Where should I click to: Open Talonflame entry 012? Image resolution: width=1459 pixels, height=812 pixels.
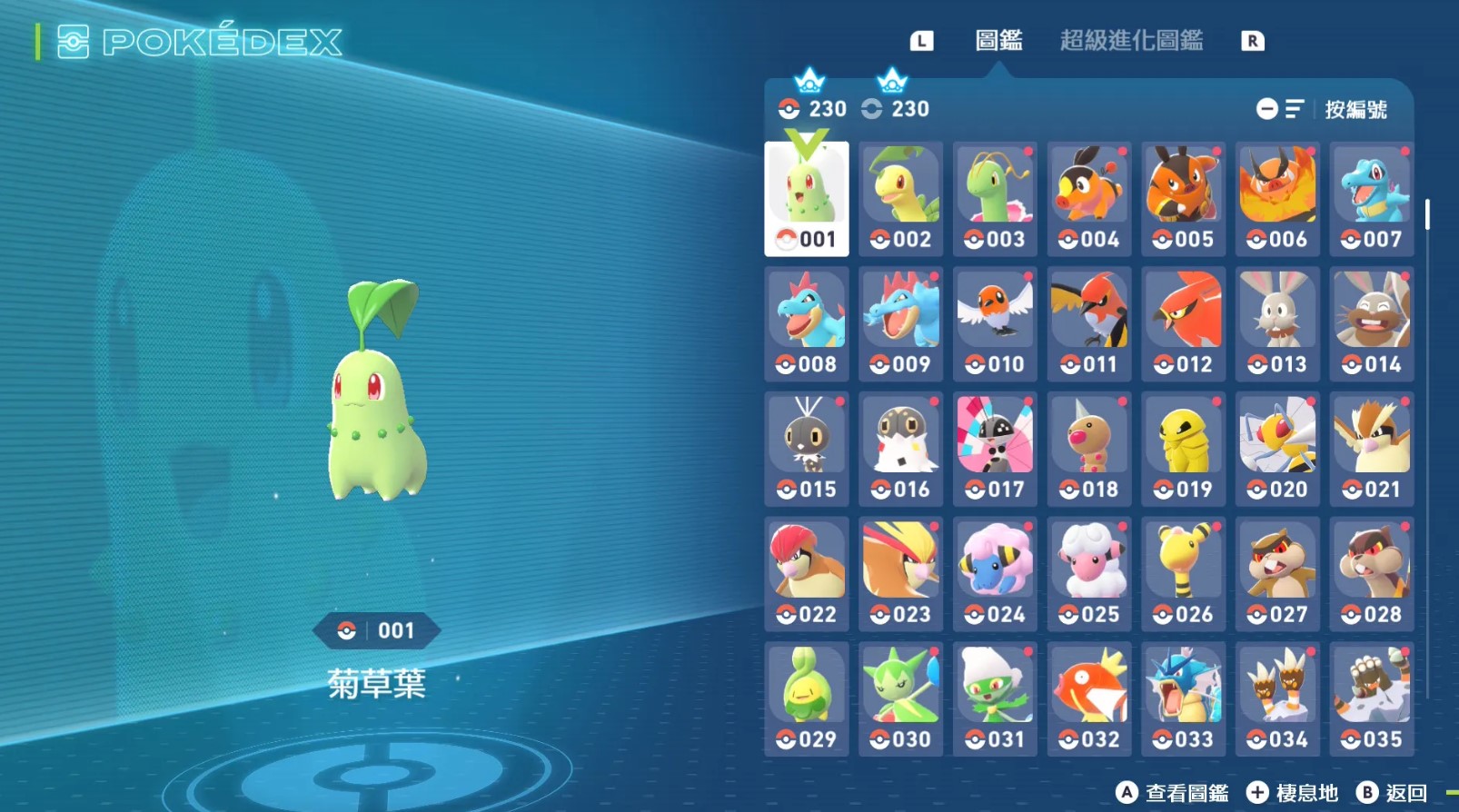[1184, 324]
